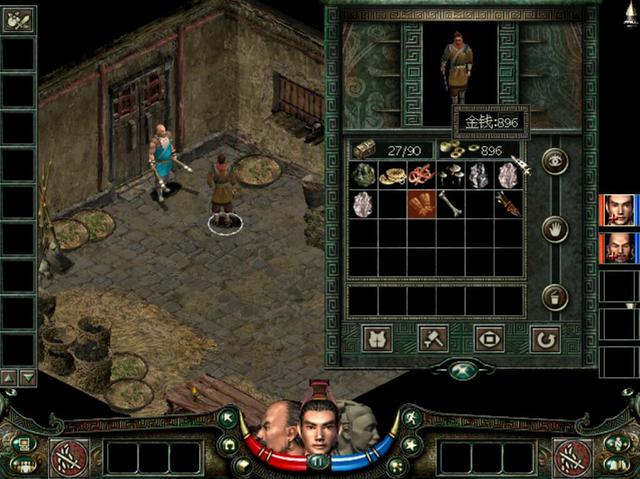Viewport: 640px width, 479px height.
Task: Click the trash bin discard button
Action: click(555, 297)
